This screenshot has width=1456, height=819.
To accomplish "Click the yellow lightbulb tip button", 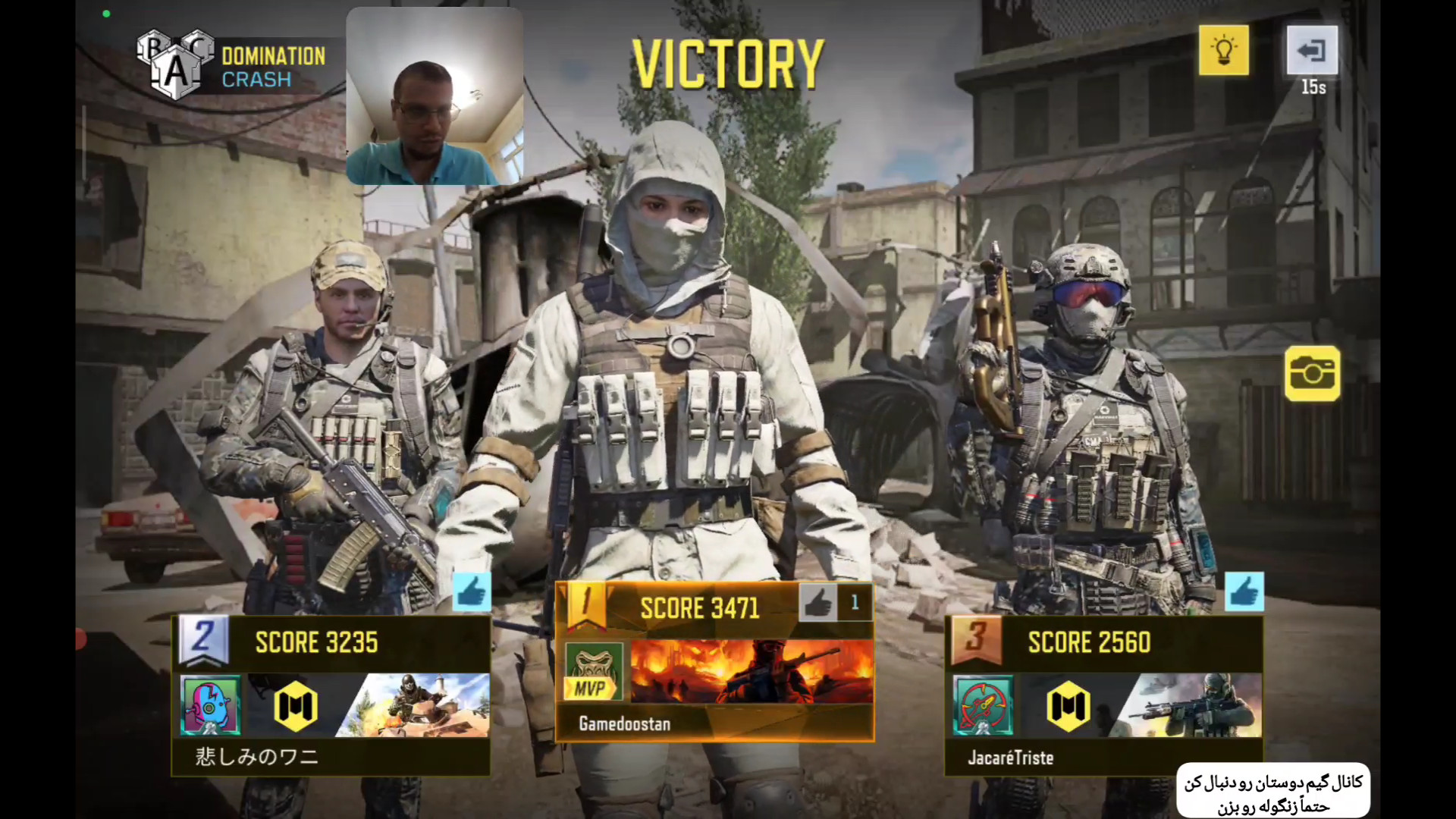I will 1223,50.
